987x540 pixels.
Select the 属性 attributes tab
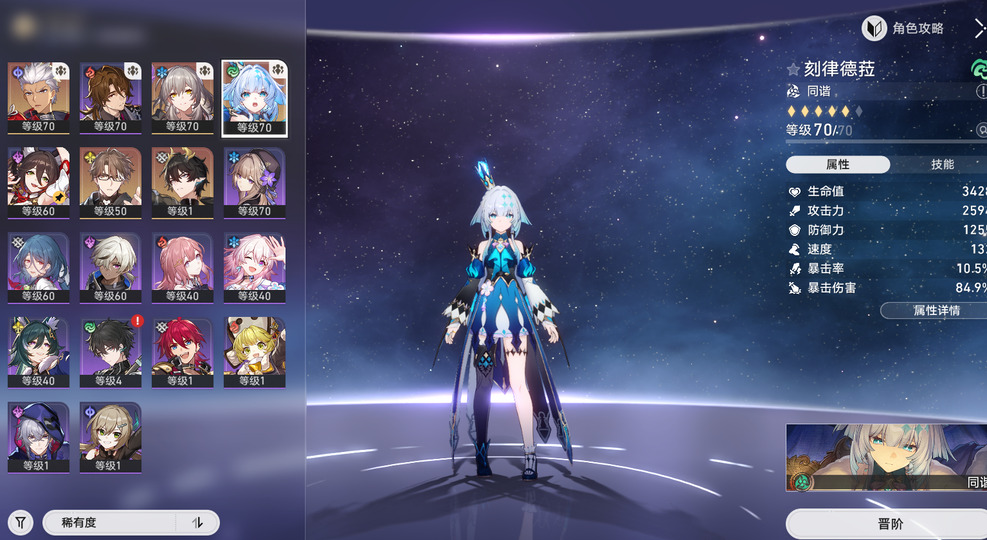[x=838, y=164]
